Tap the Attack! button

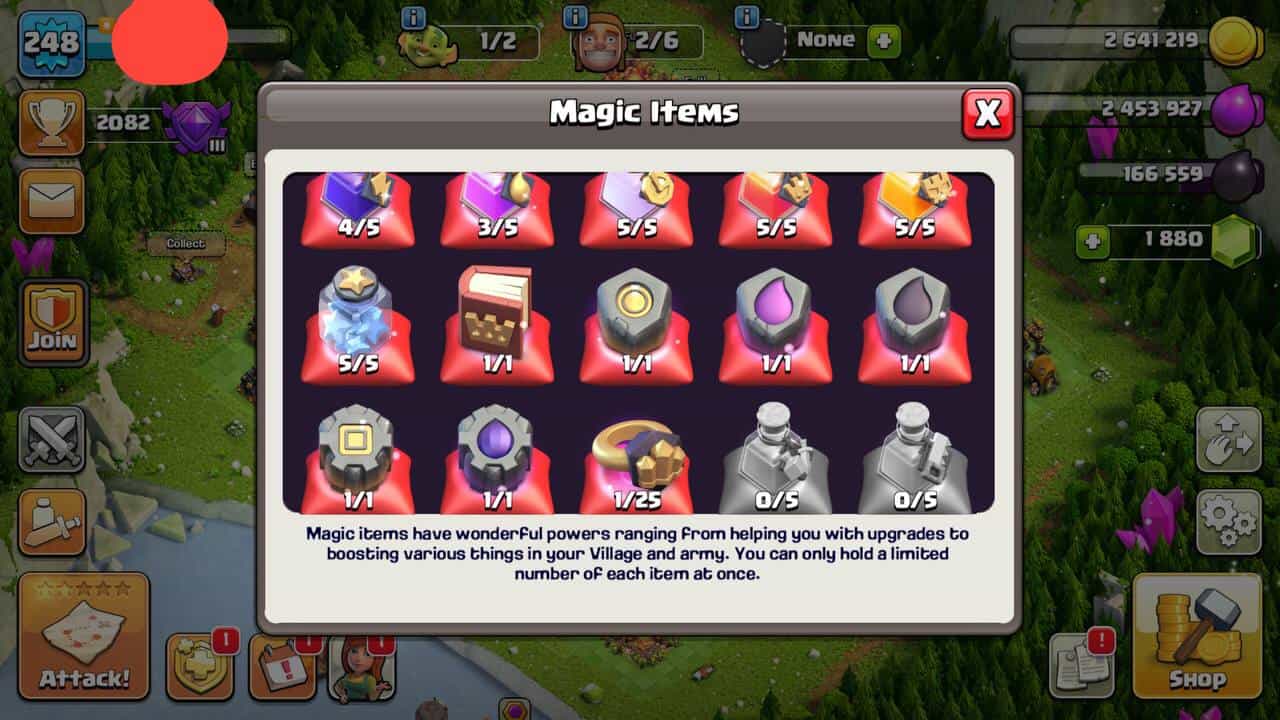[84, 635]
